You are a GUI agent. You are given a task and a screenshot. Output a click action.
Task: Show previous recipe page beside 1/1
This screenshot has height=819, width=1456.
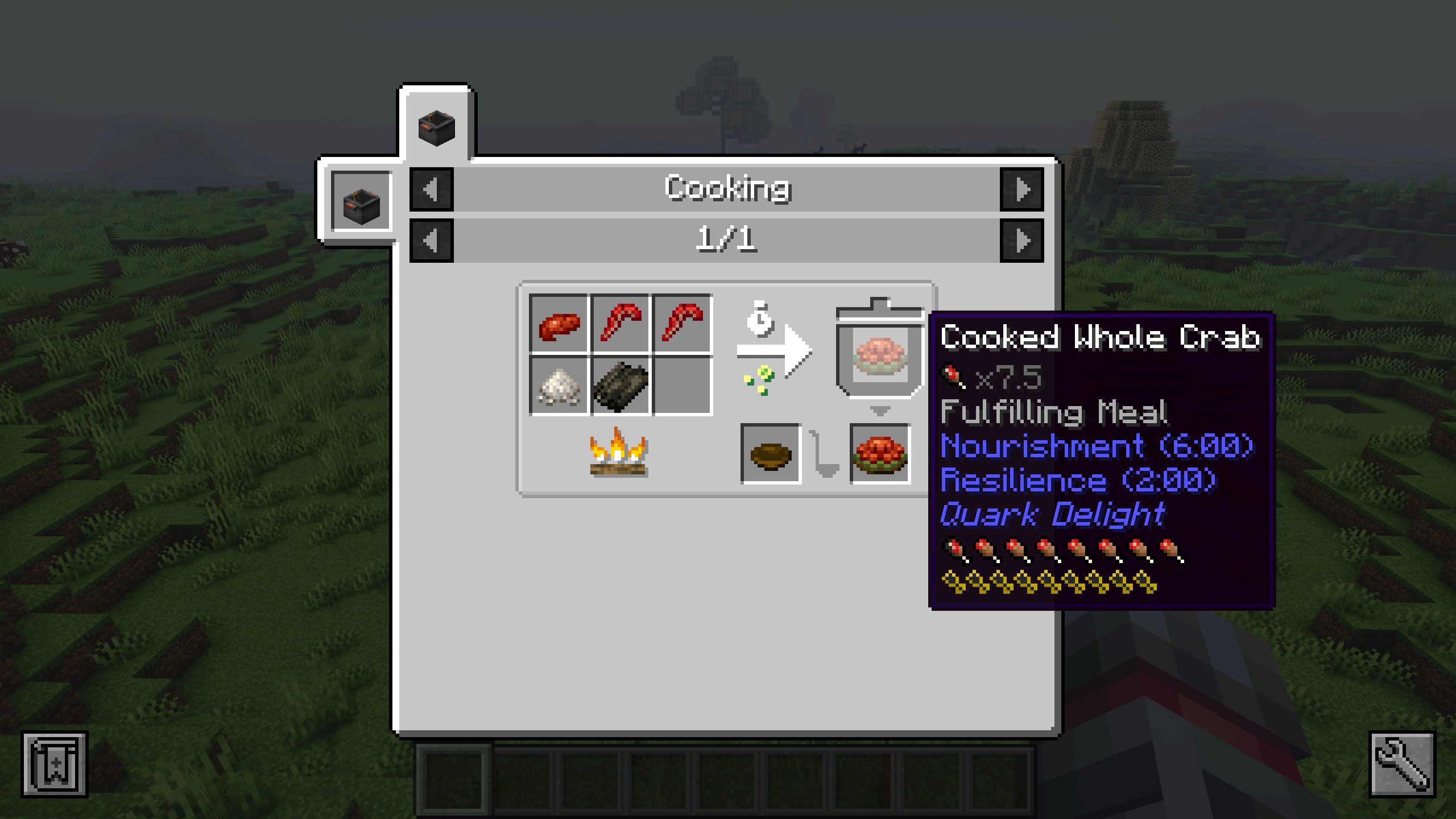431,240
